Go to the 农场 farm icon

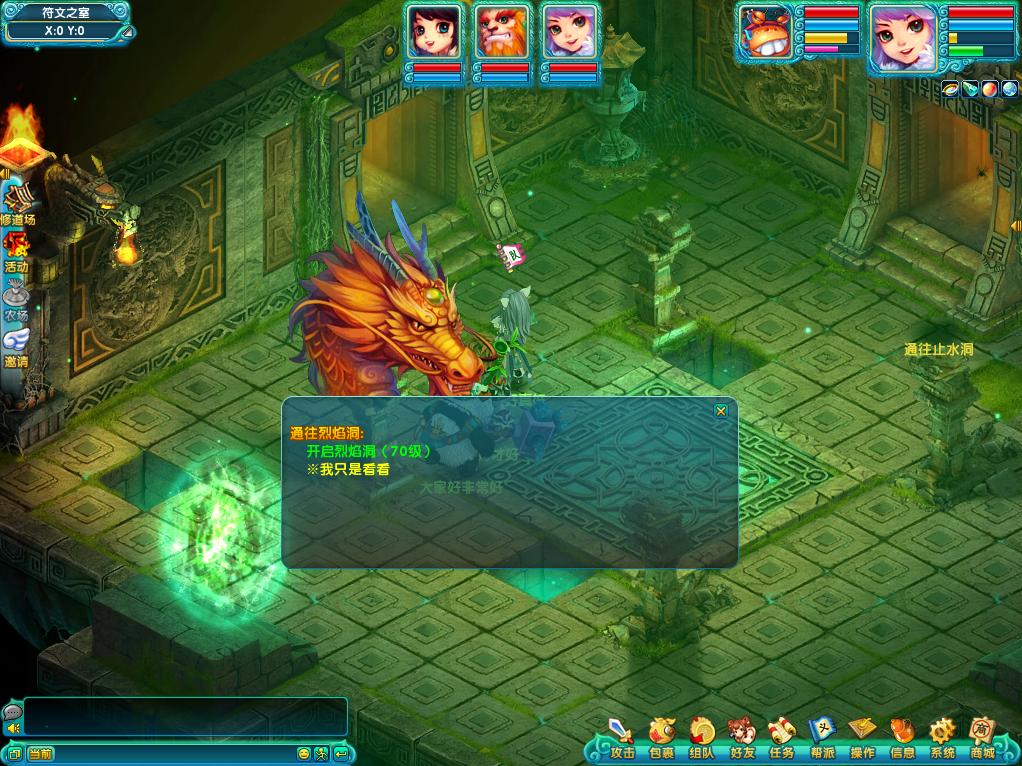click(x=16, y=297)
